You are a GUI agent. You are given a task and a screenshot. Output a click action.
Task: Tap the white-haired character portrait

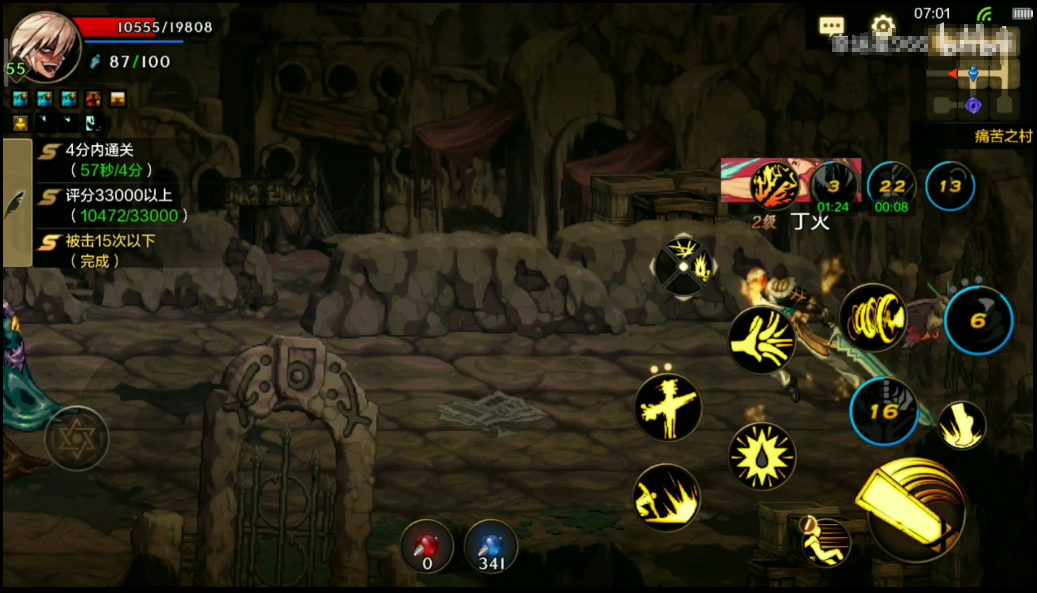point(46,47)
